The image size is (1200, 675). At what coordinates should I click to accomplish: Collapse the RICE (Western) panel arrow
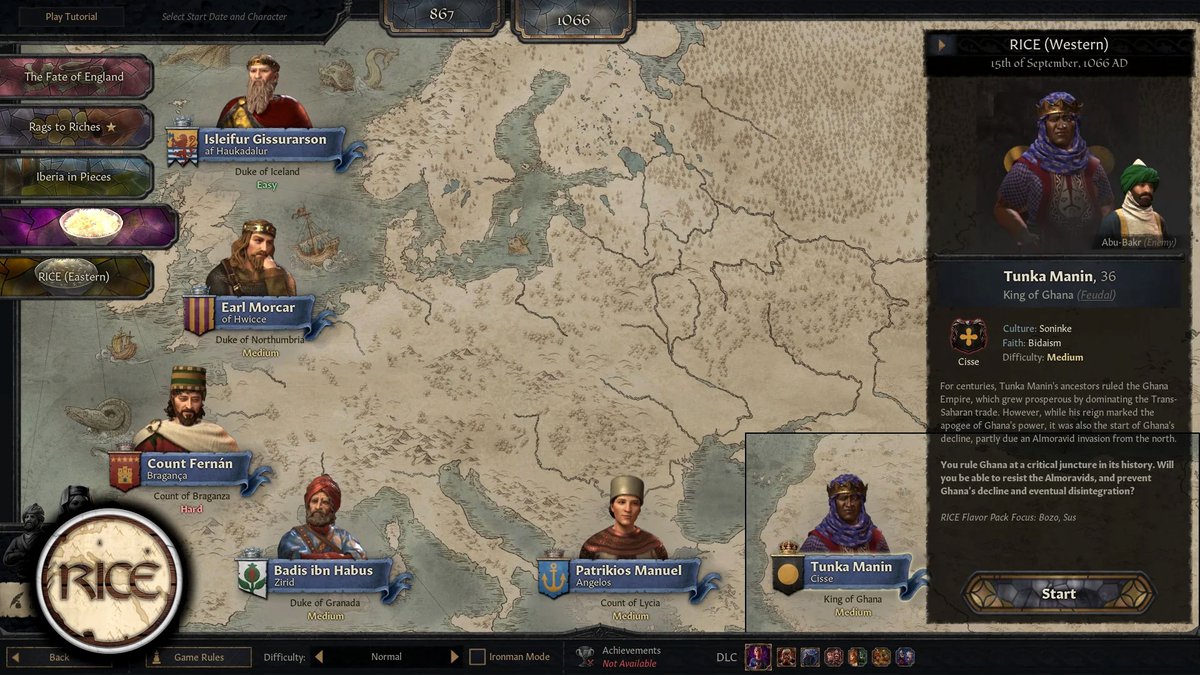pos(941,45)
